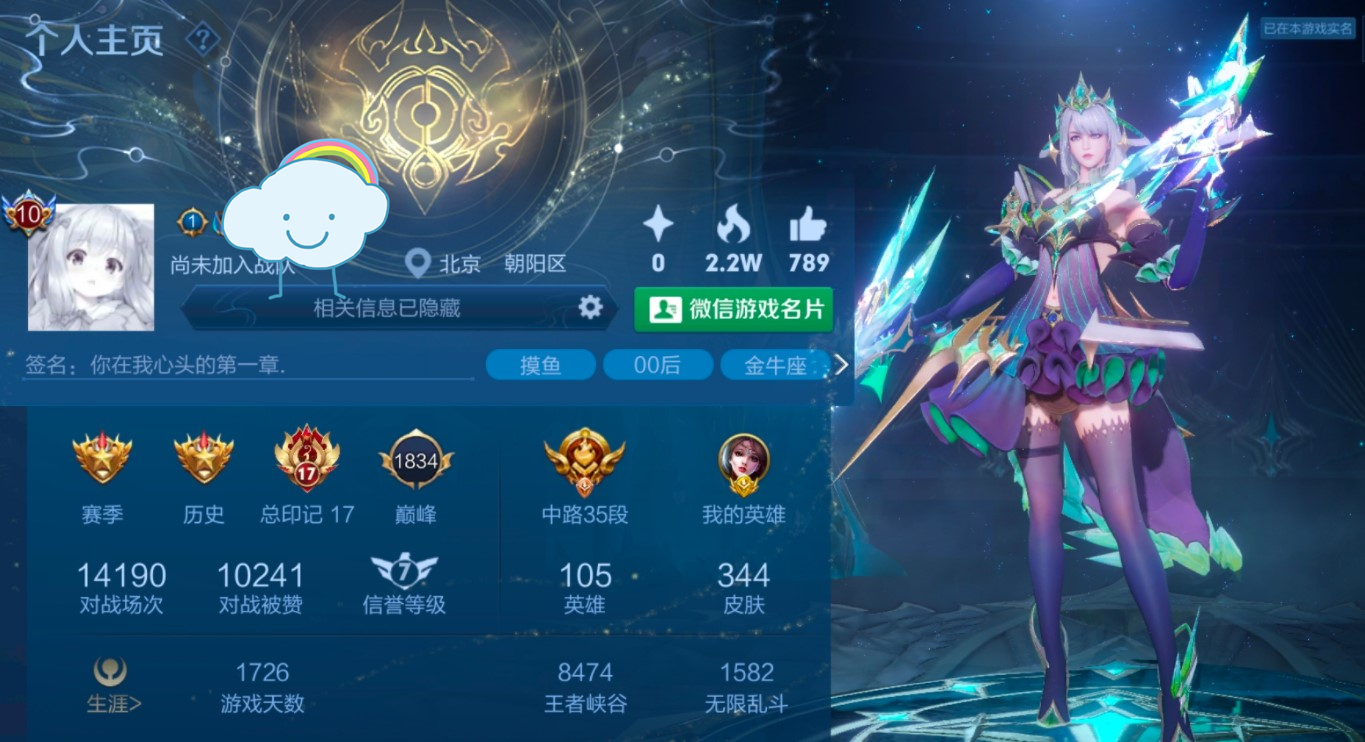1365x742 pixels.
Task: Open the 中路35段 lane rank badge
Action: (584, 460)
